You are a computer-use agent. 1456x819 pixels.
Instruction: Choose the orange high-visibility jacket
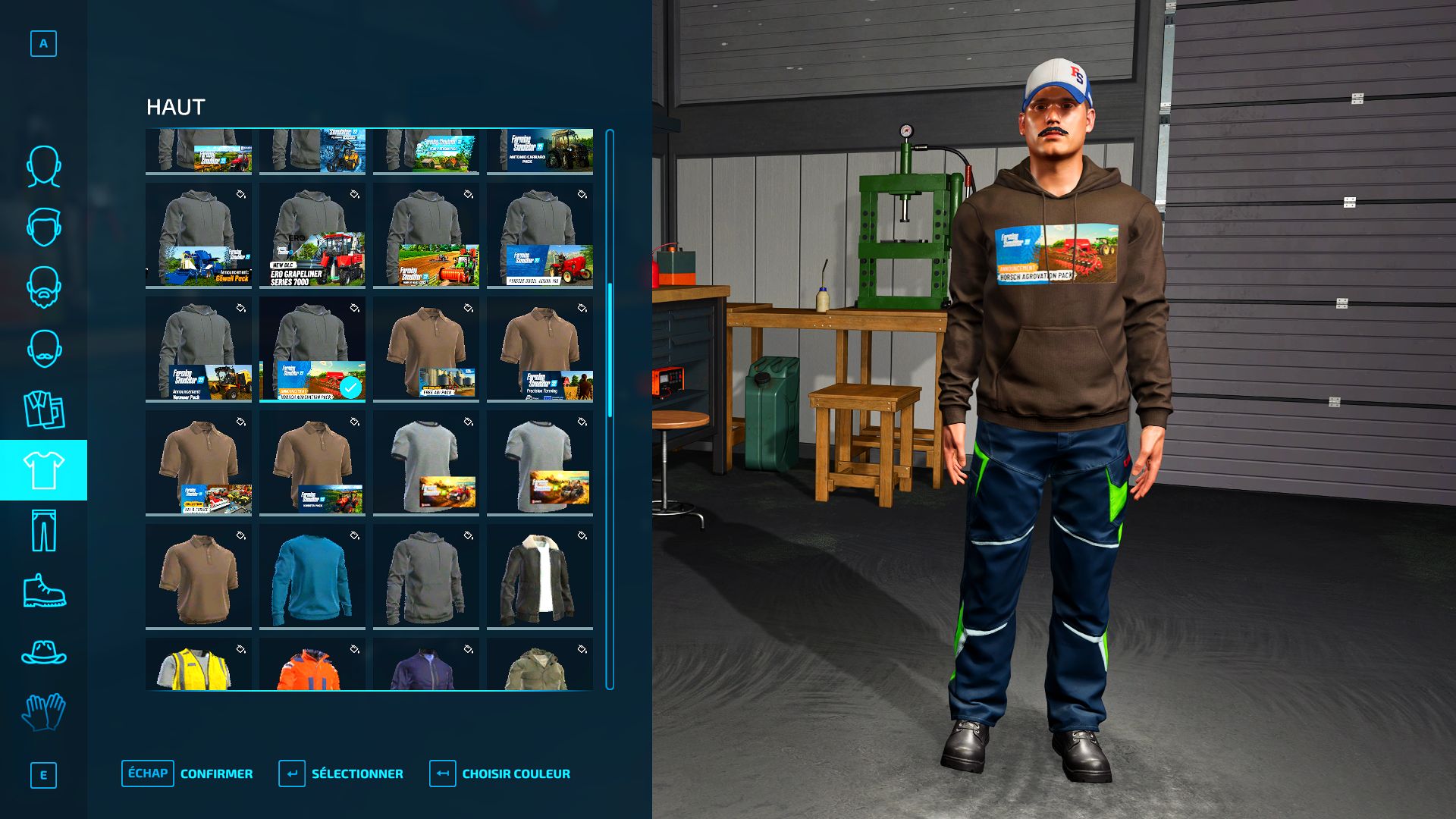pyautogui.click(x=312, y=664)
